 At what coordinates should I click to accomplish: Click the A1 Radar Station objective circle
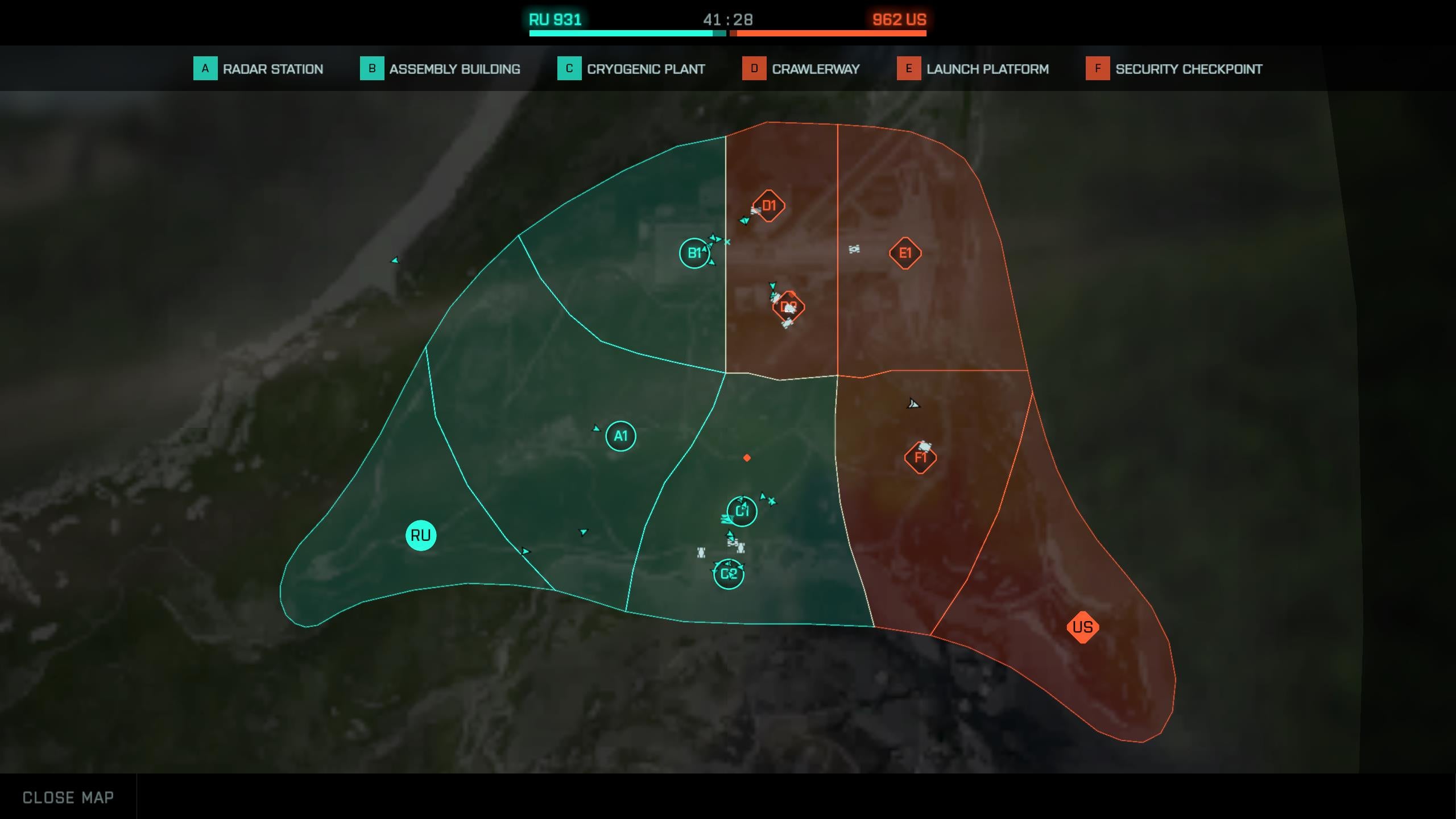click(x=621, y=436)
